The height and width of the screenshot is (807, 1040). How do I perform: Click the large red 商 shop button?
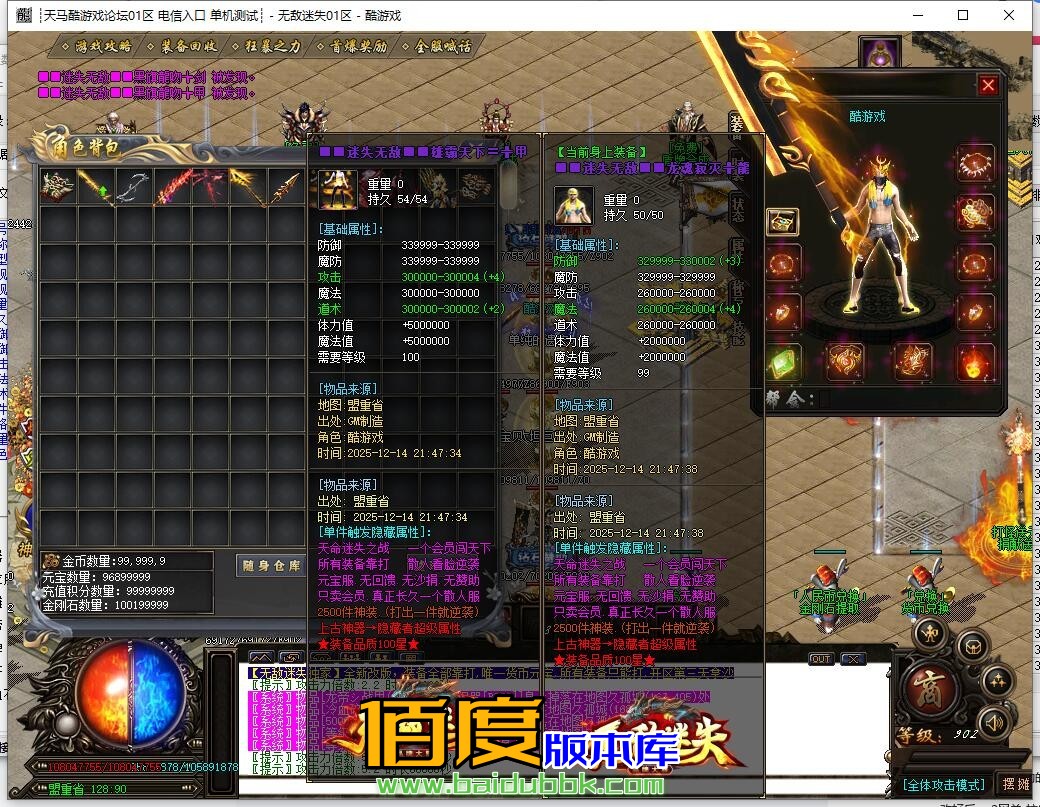tap(931, 690)
